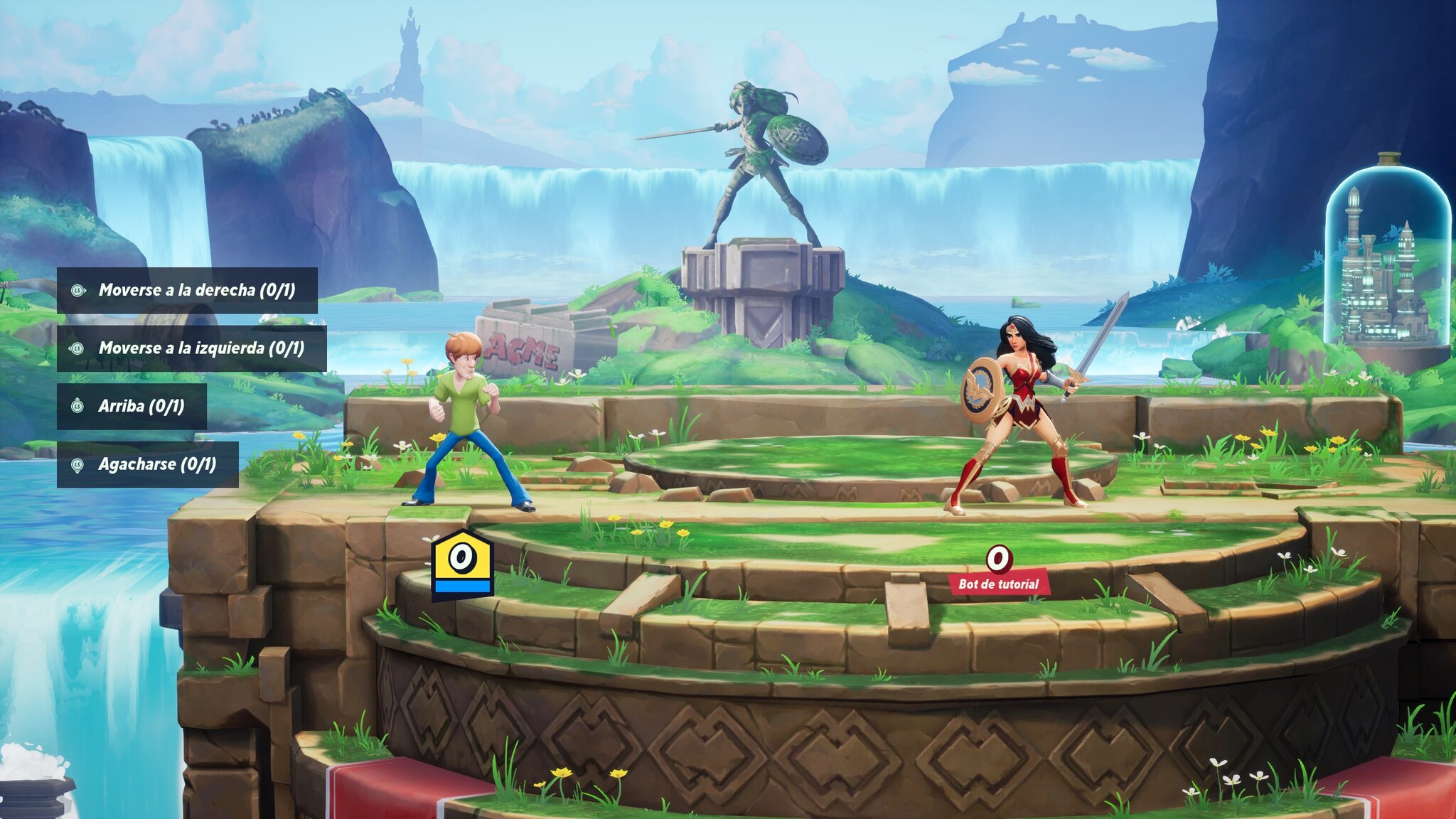1456x819 pixels.
Task: Click the stick-down icon next to "Agacharse"
Action: click(x=77, y=463)
